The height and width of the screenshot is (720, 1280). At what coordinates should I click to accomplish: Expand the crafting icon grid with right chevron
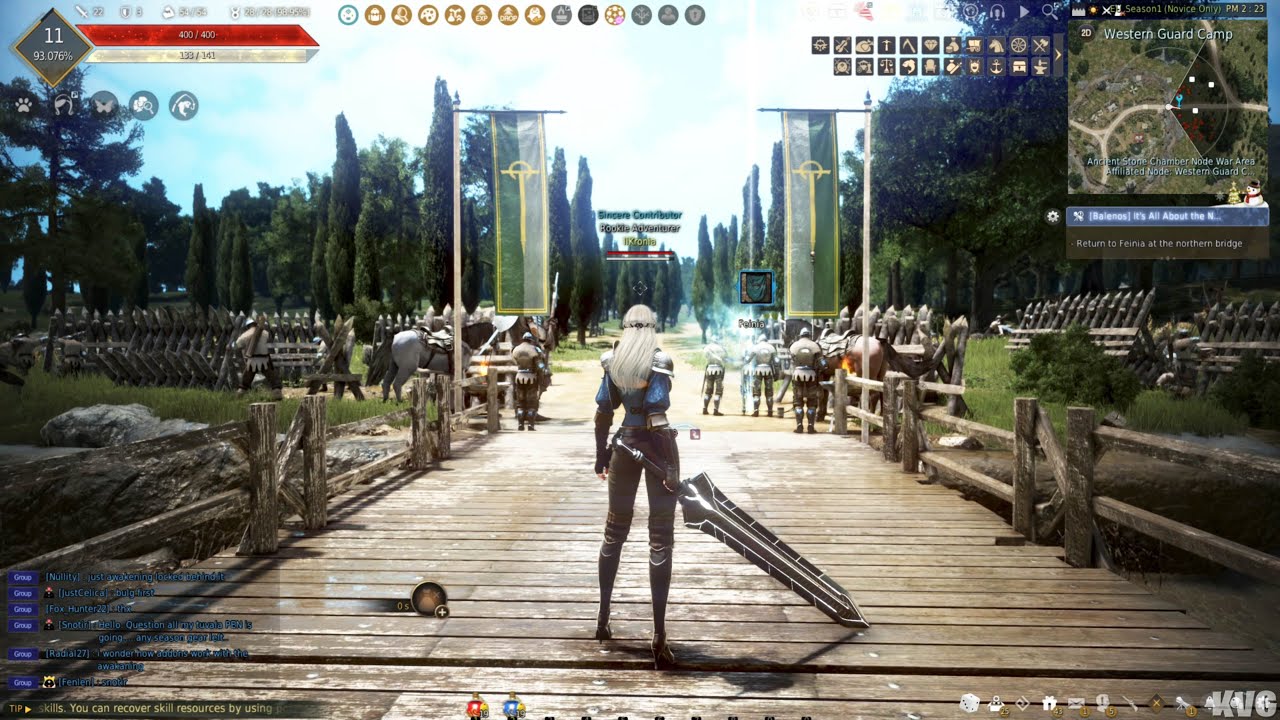1057,55
